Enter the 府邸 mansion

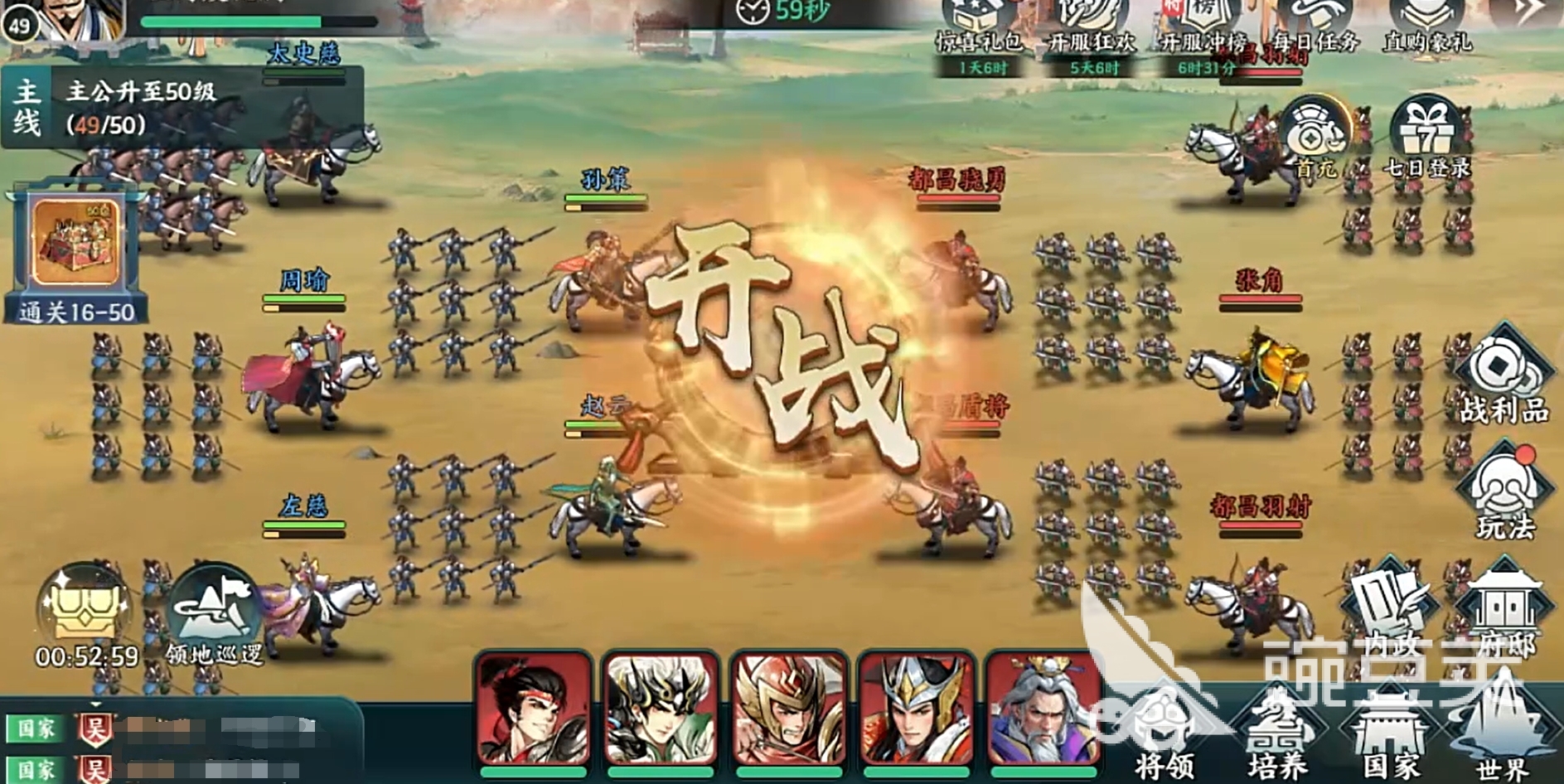[1504, 615]
